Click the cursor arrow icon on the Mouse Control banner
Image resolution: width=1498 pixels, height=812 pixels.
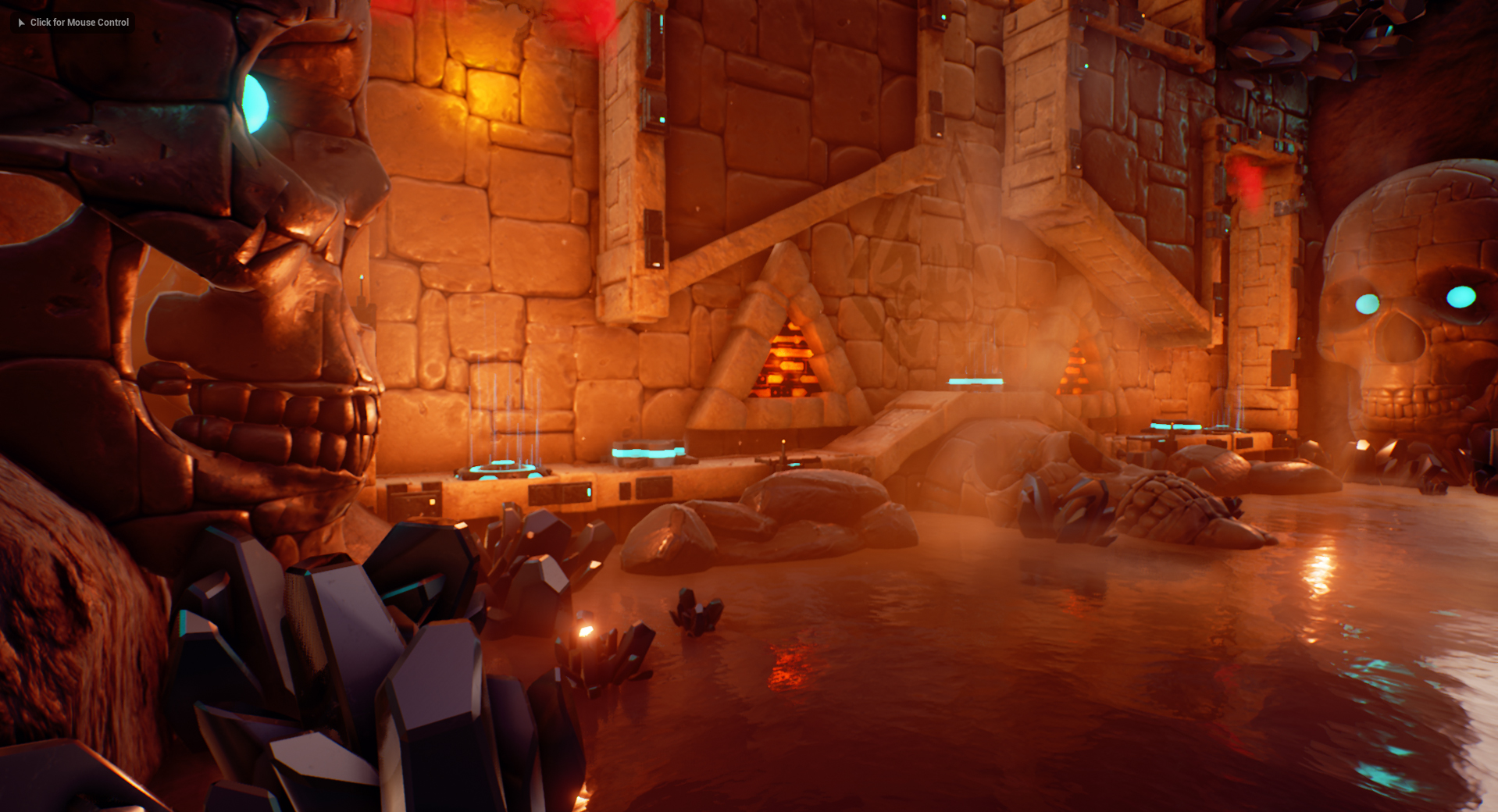click(20, 23)
